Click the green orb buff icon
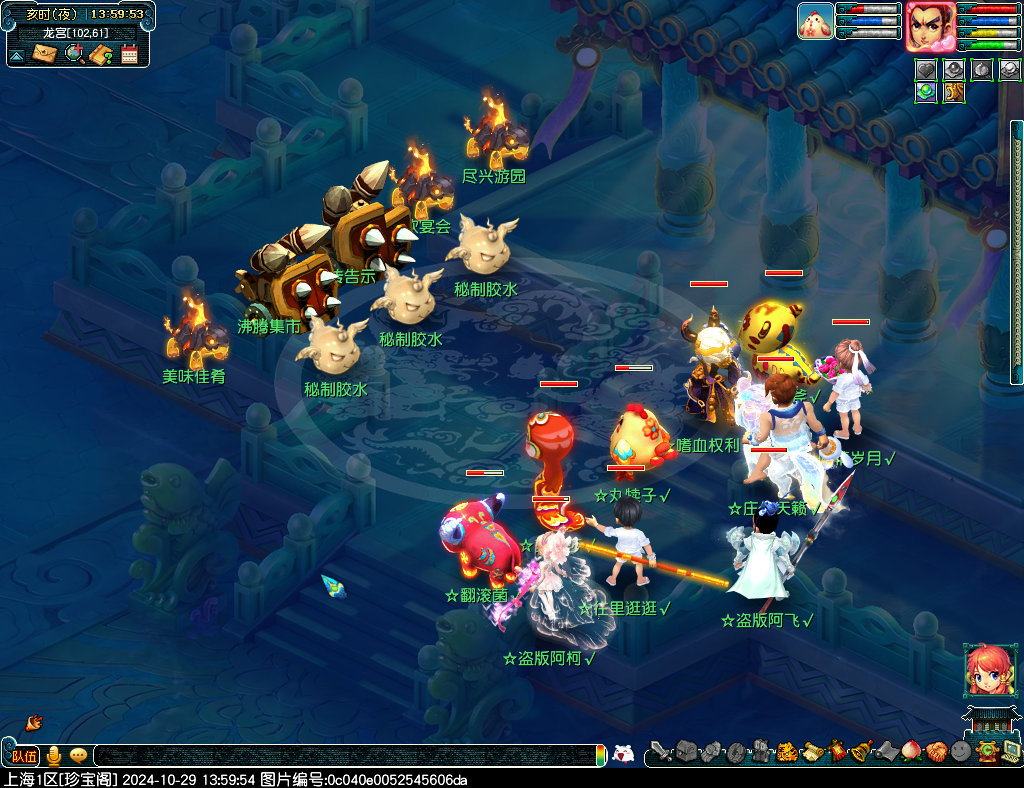This screenshot has height=788, width=1024. [x=926, y=92]
